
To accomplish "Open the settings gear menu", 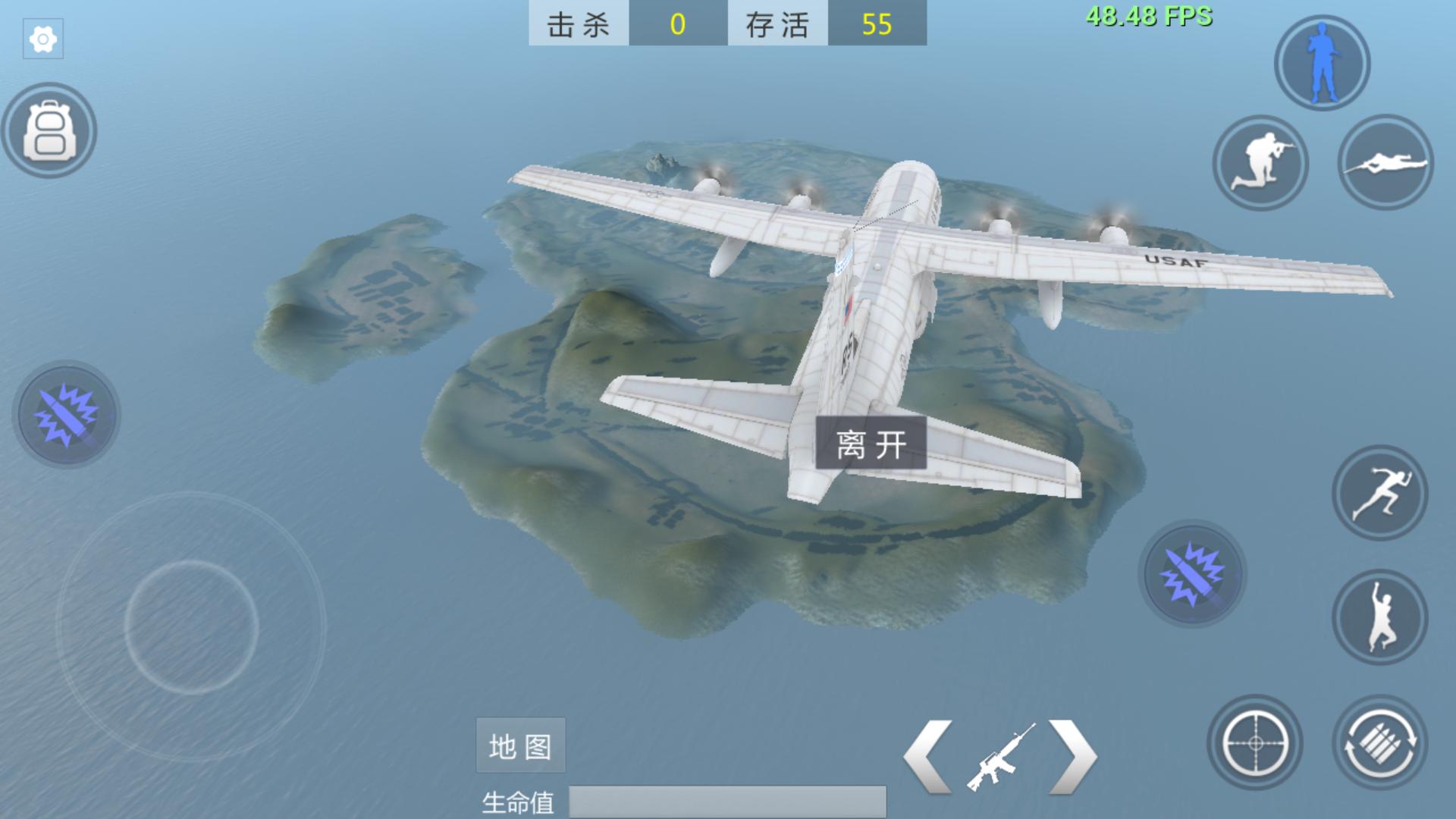I will (x=43, y=39).
